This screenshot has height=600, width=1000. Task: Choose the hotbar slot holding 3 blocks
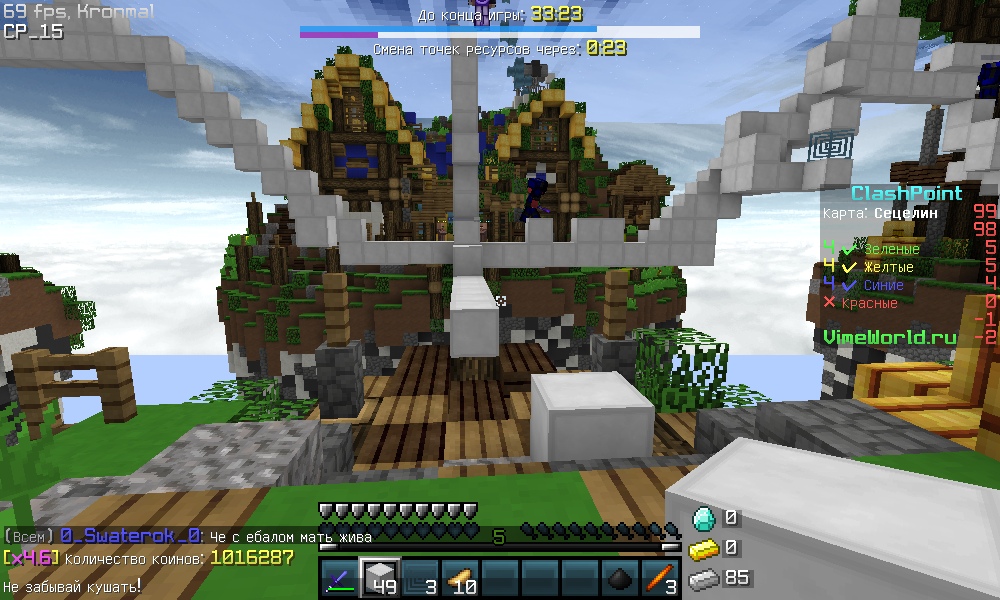[419, 579]
